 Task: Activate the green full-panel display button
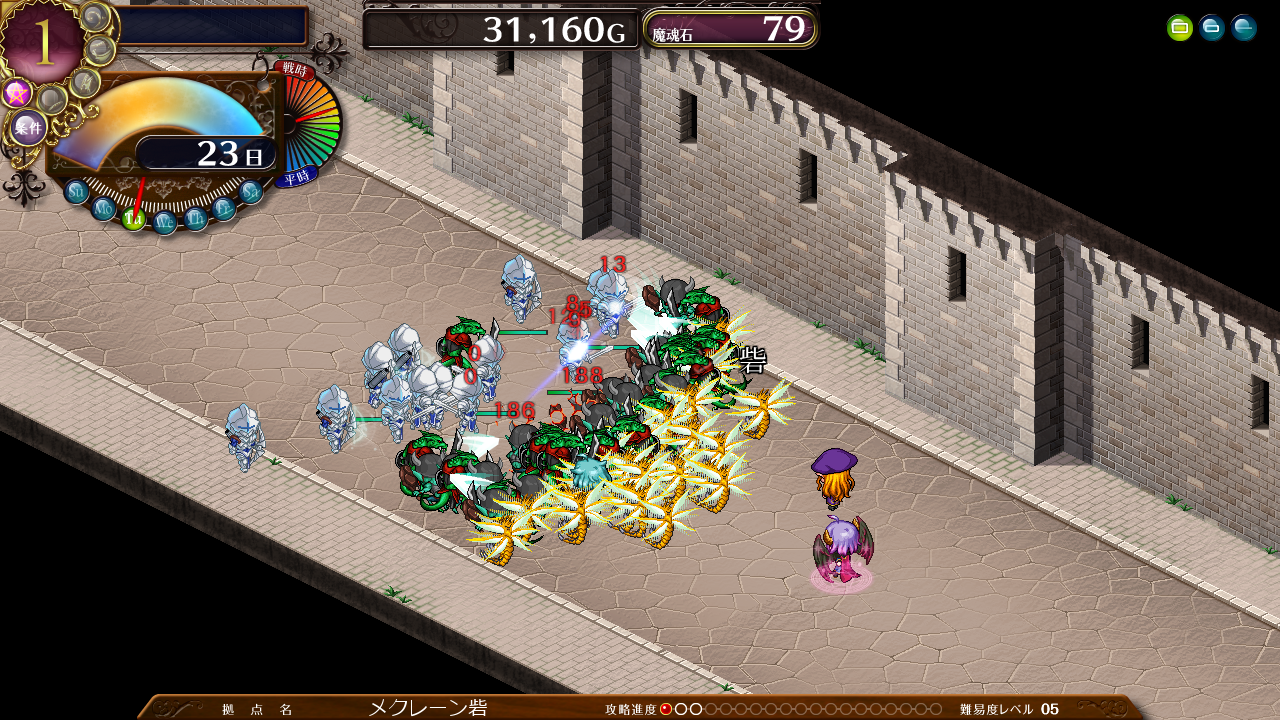coord(1180,28)
